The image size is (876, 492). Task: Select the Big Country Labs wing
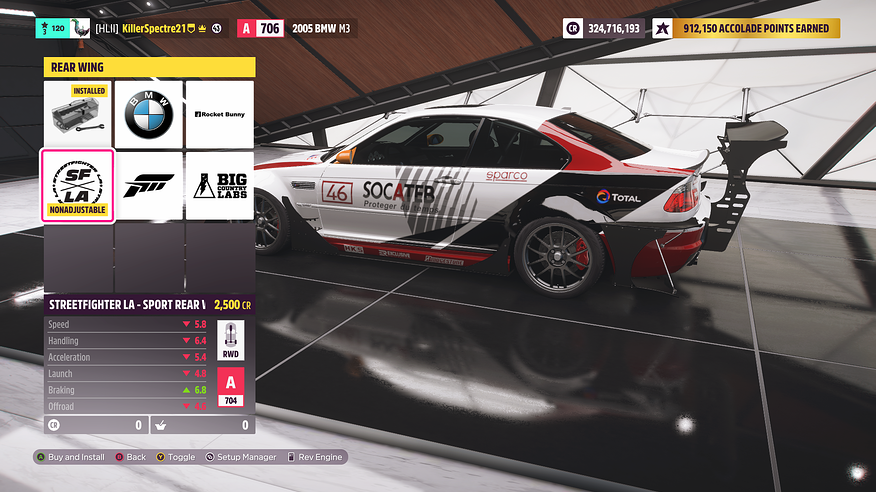(219, 185)
